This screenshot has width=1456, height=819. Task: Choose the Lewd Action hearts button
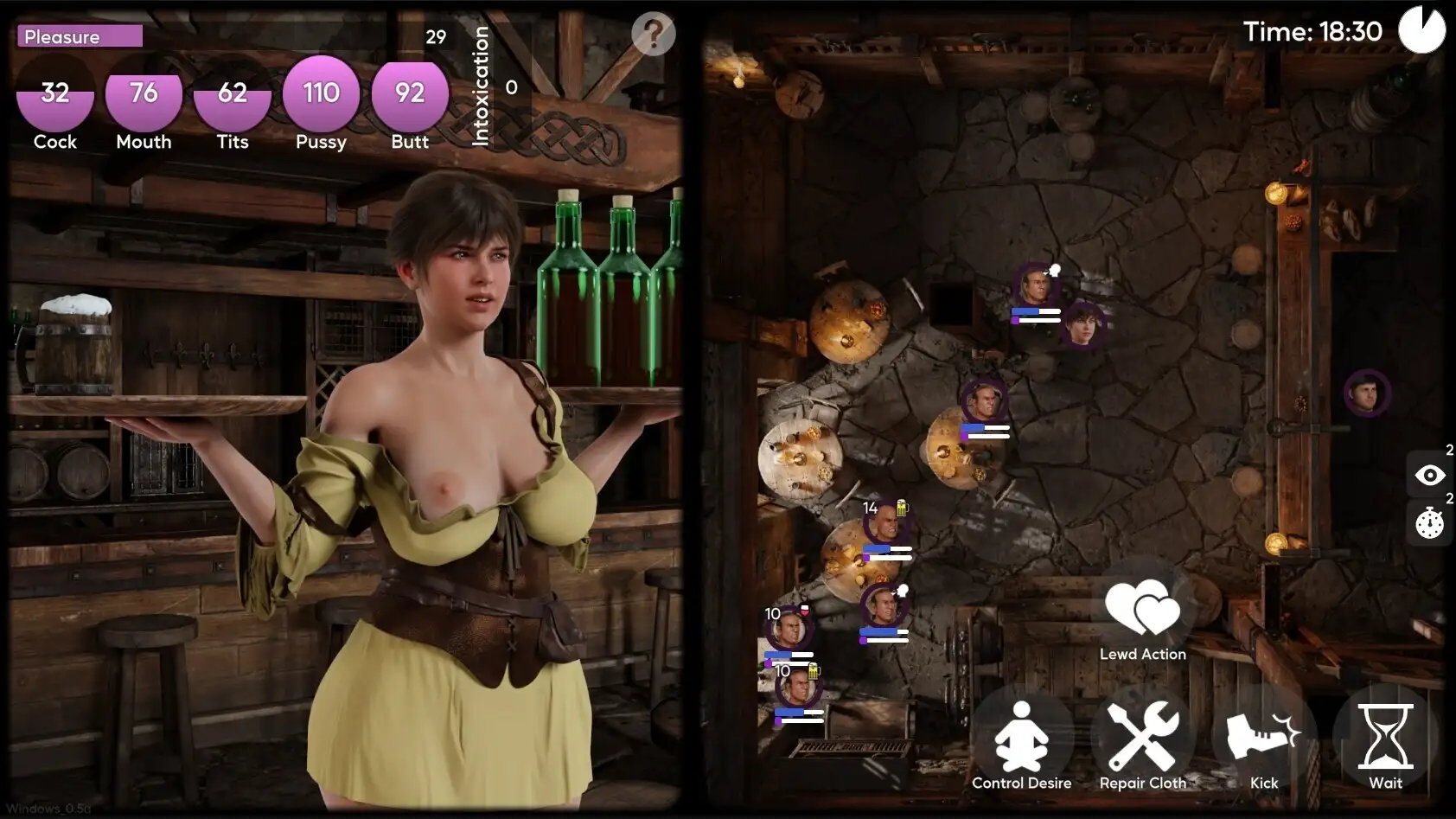(x=1142, y=611)
